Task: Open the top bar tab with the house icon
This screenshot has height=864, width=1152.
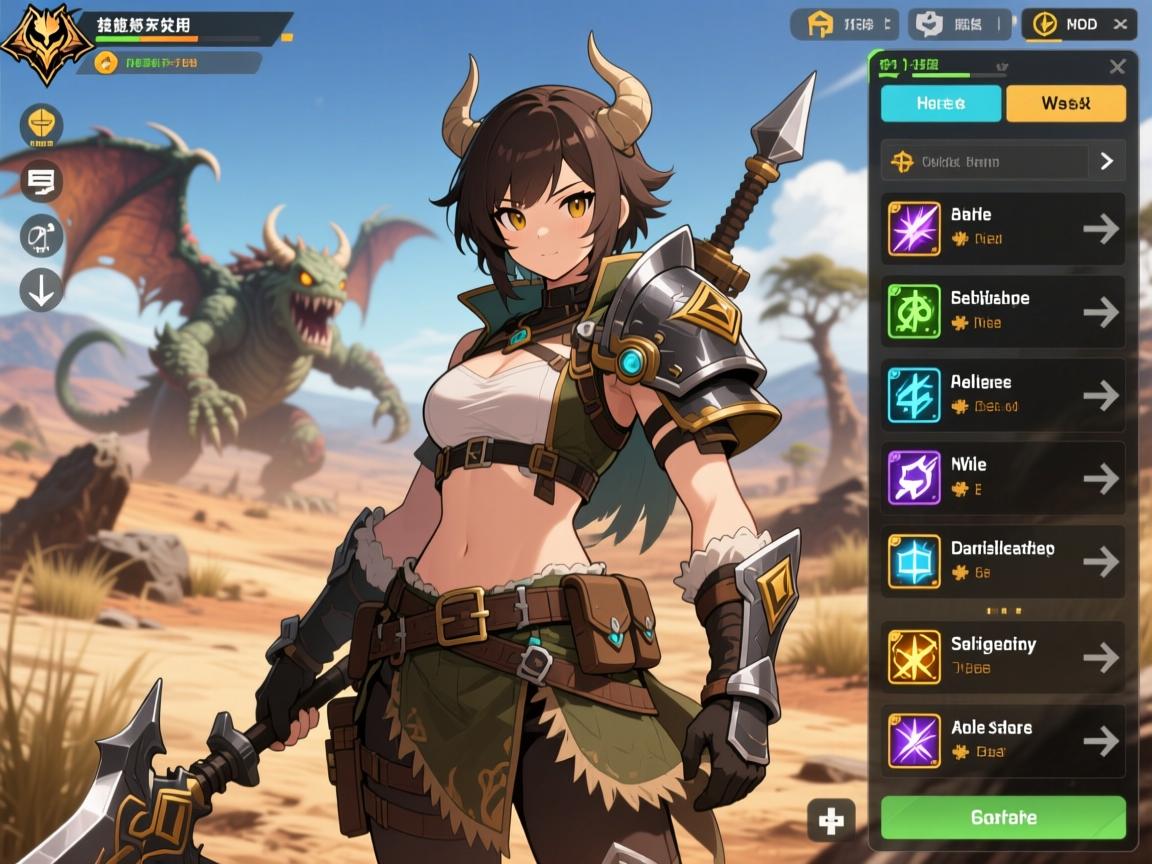Action: click(x=844, y=24)
